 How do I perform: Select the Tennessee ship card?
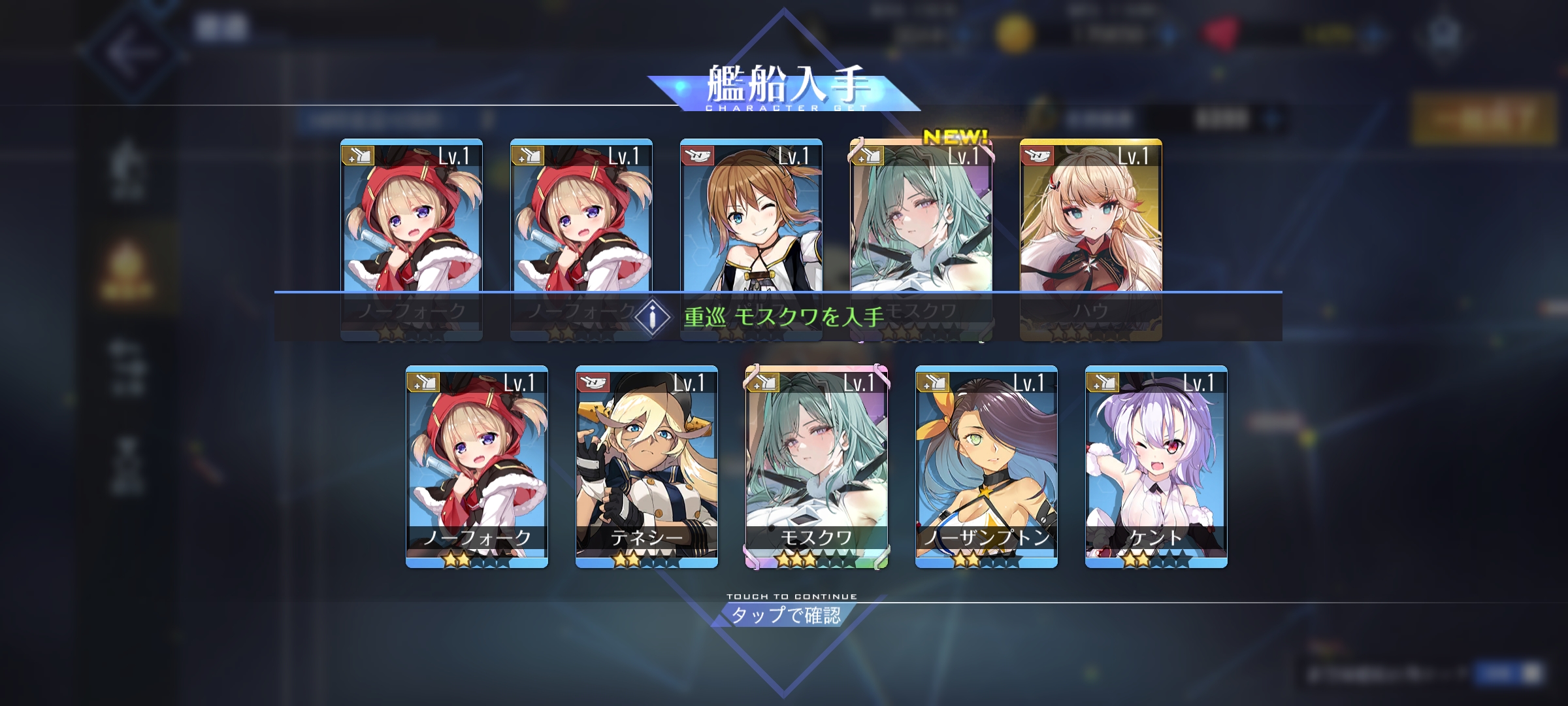click(x=646, y=466)
